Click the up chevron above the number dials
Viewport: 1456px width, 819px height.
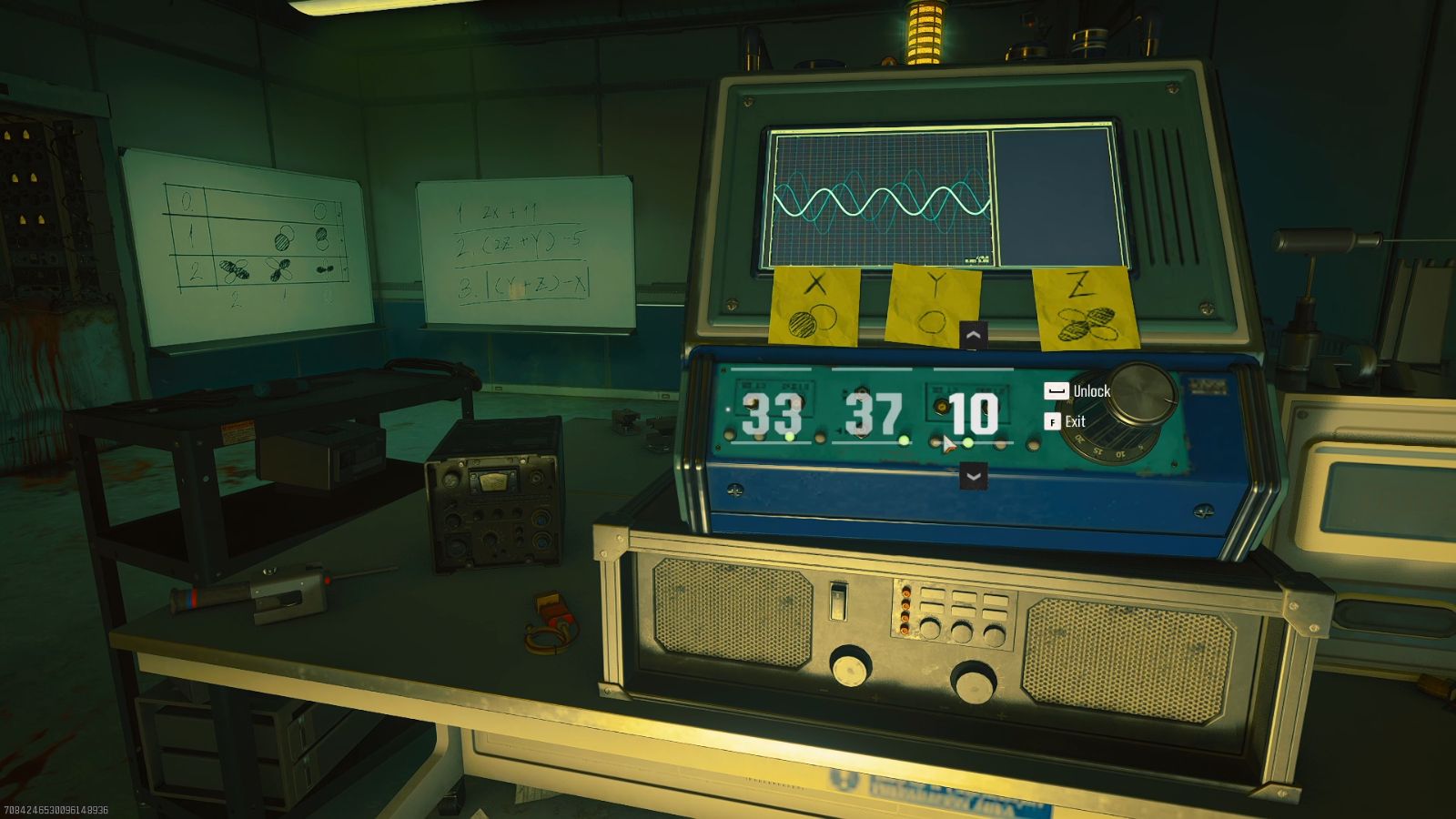[974, 335]
